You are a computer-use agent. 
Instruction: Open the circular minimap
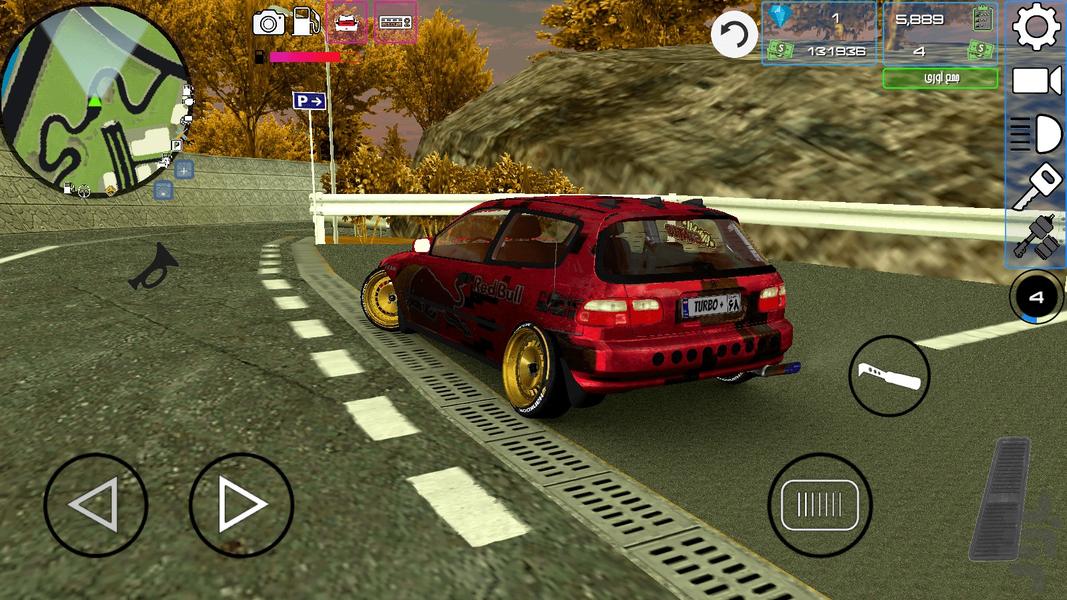[x=95, y=100]
